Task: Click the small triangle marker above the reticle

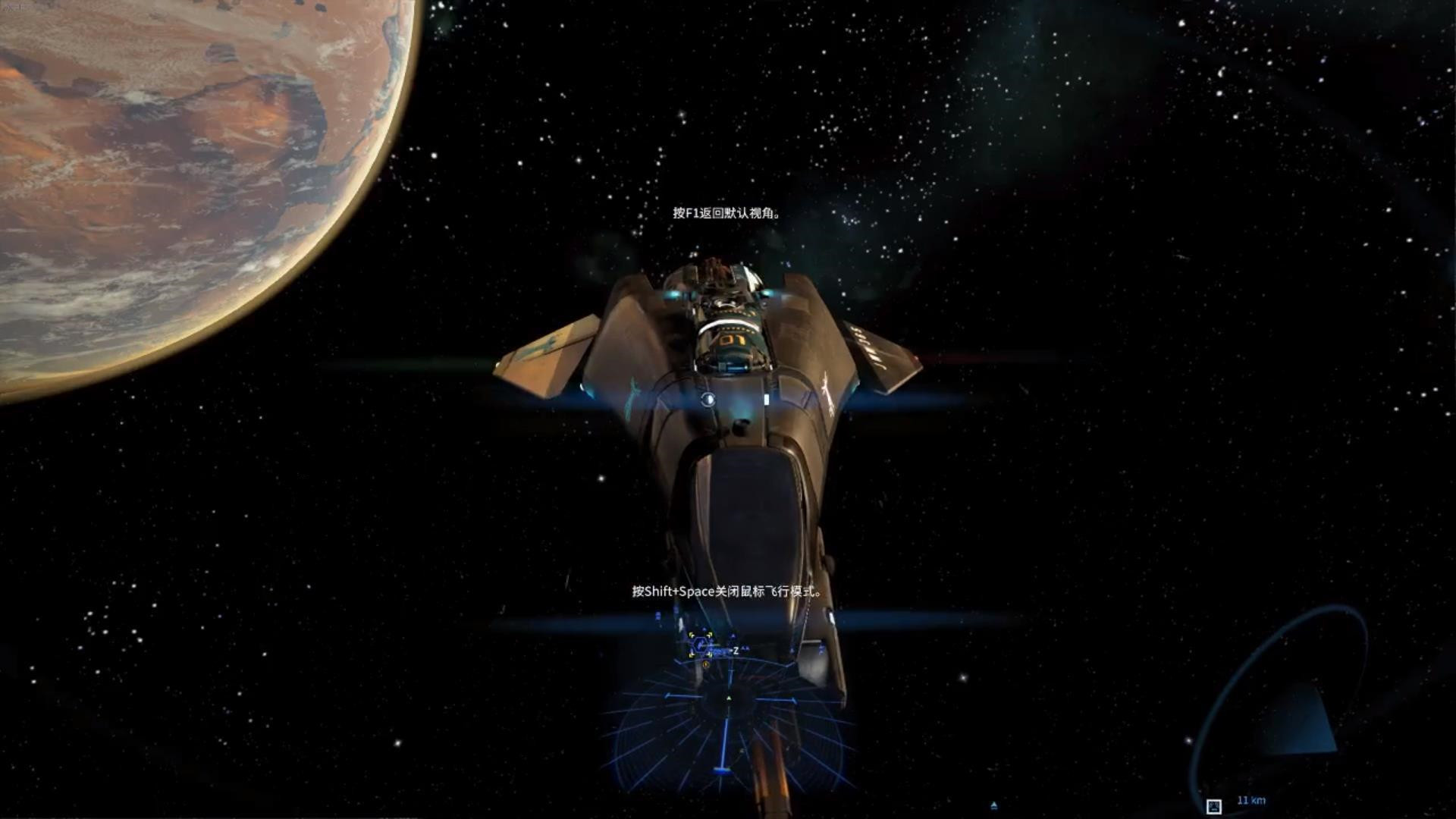Action: click(704, 629)
